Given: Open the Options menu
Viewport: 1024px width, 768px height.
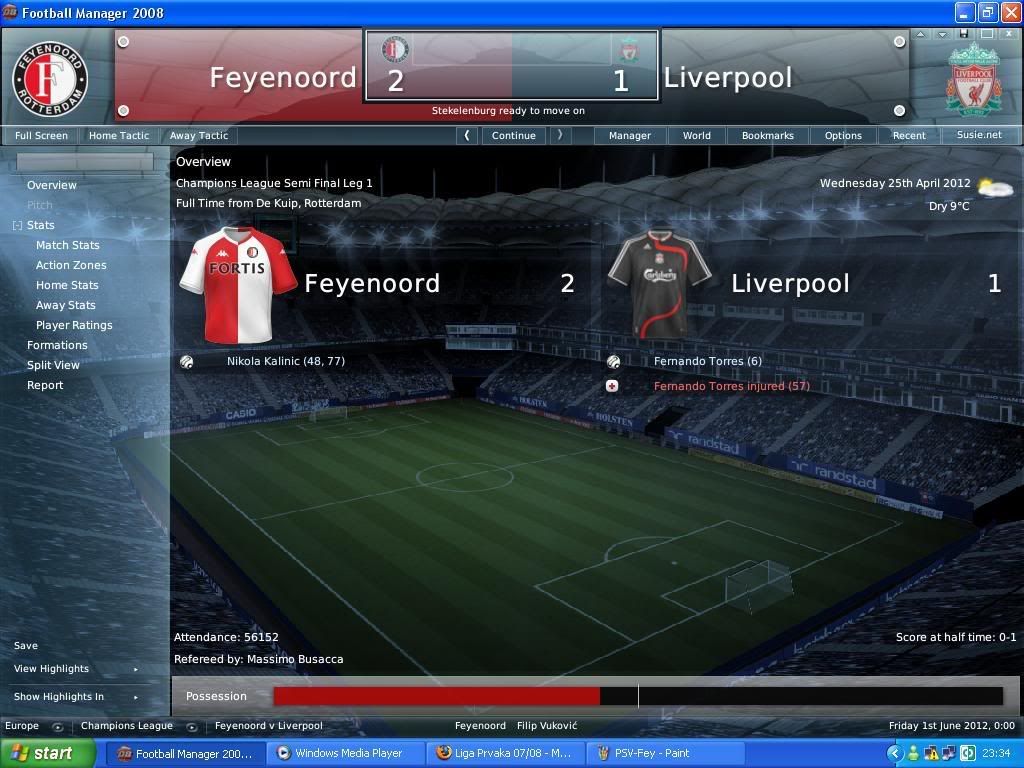Looking at the screenshot, I should [843, 135].
